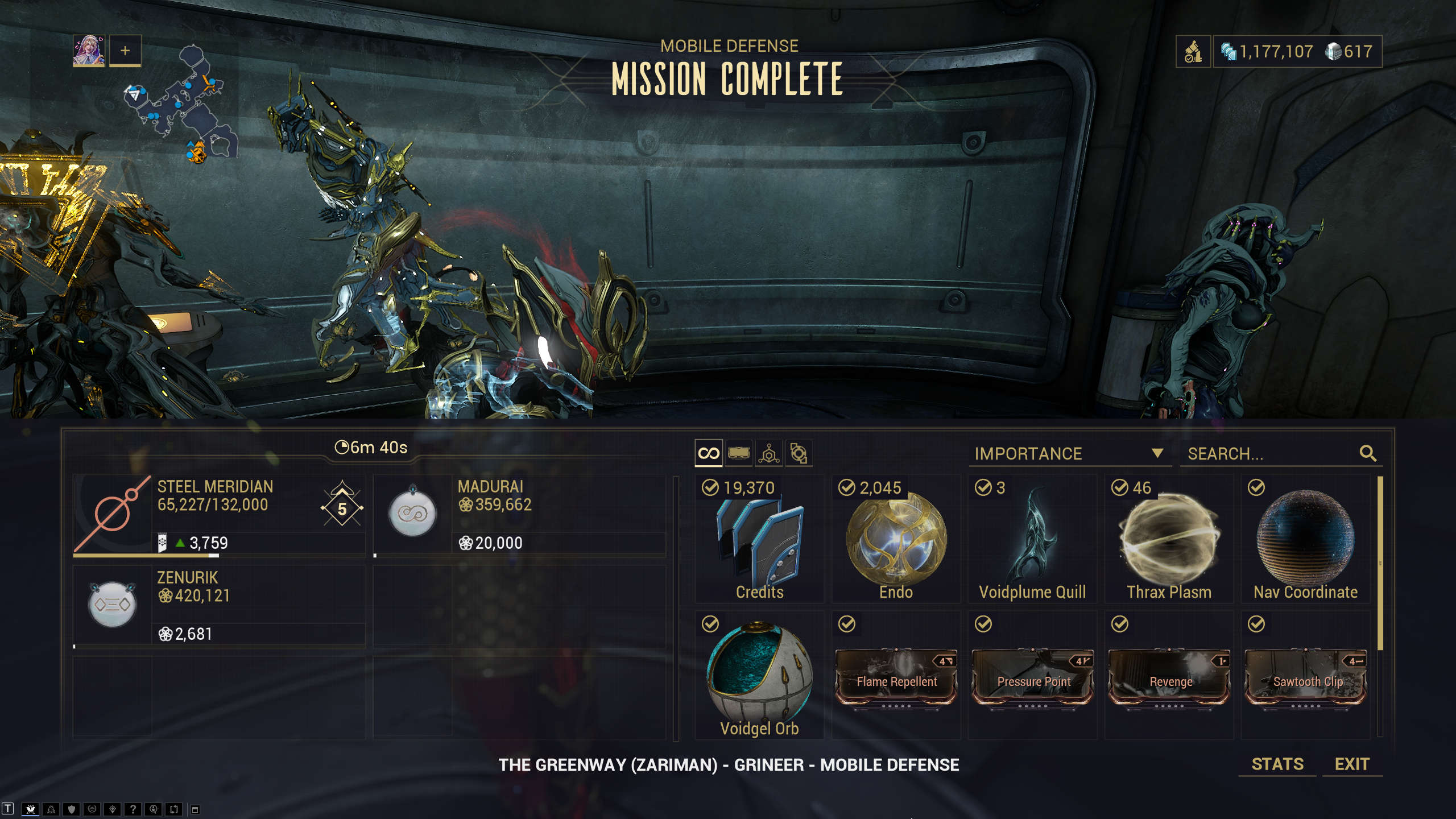The height and width of the screenshot is (819, 1456).
Task: Inspect the Voidplume Quill reward
Action: (x=1032, y=539)
